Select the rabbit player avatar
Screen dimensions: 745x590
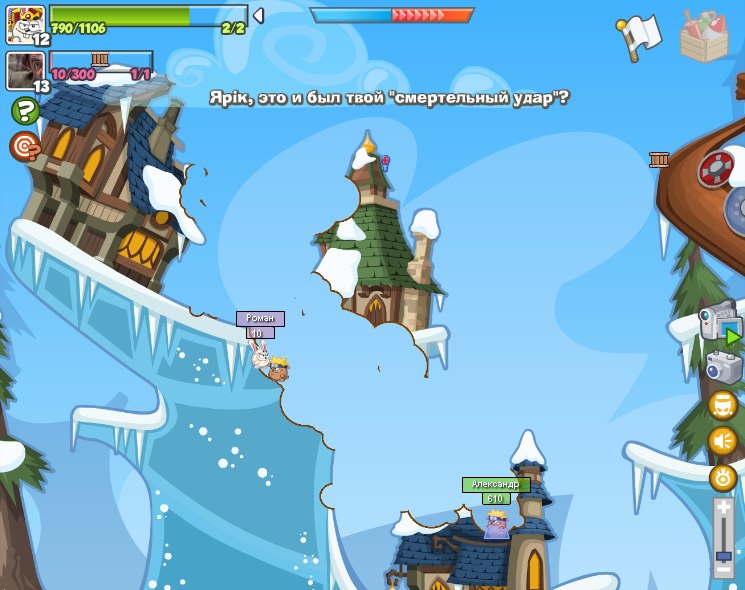click(x=25, y=23)
